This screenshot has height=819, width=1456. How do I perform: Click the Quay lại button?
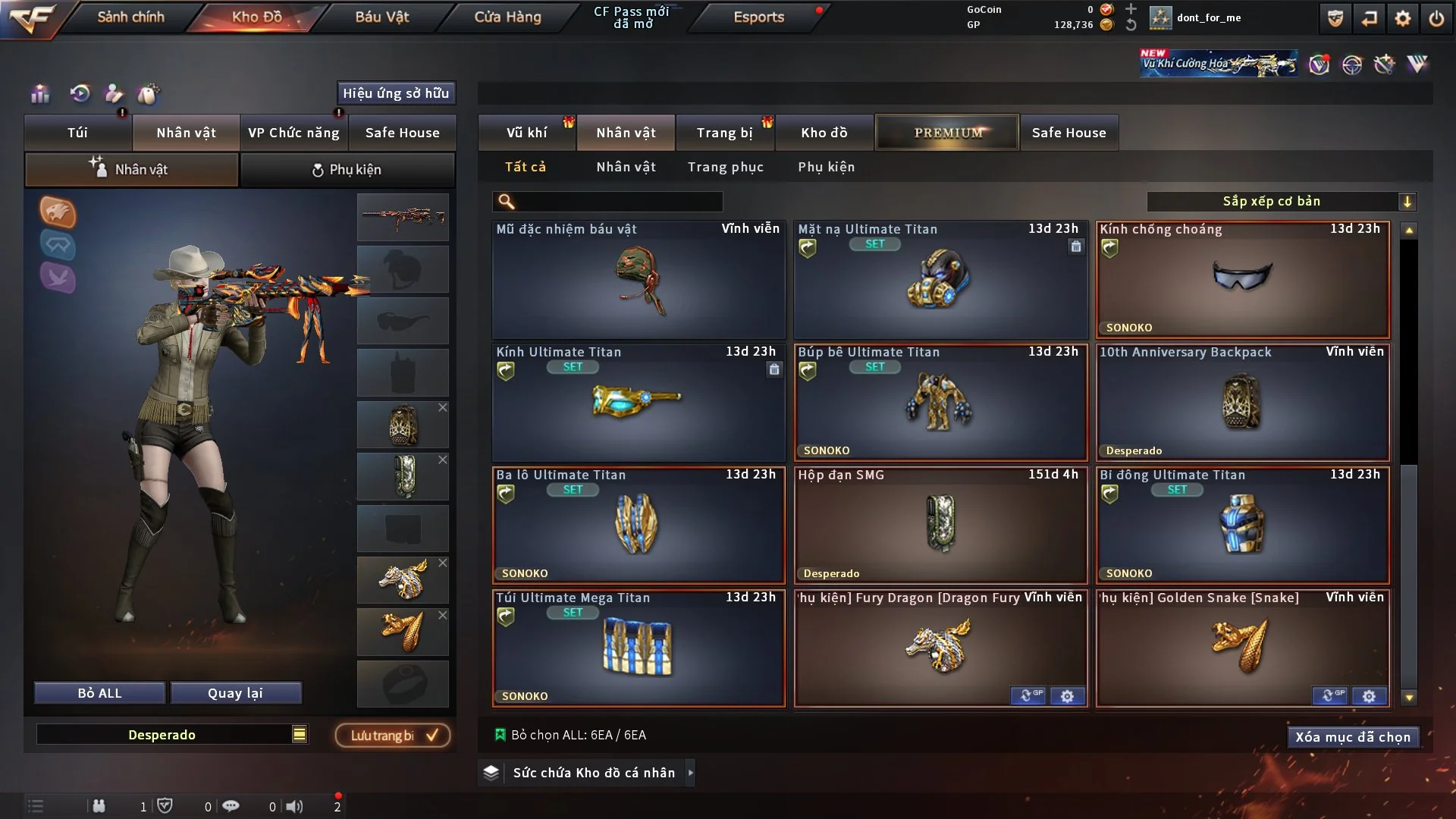(x=235, y=693)
